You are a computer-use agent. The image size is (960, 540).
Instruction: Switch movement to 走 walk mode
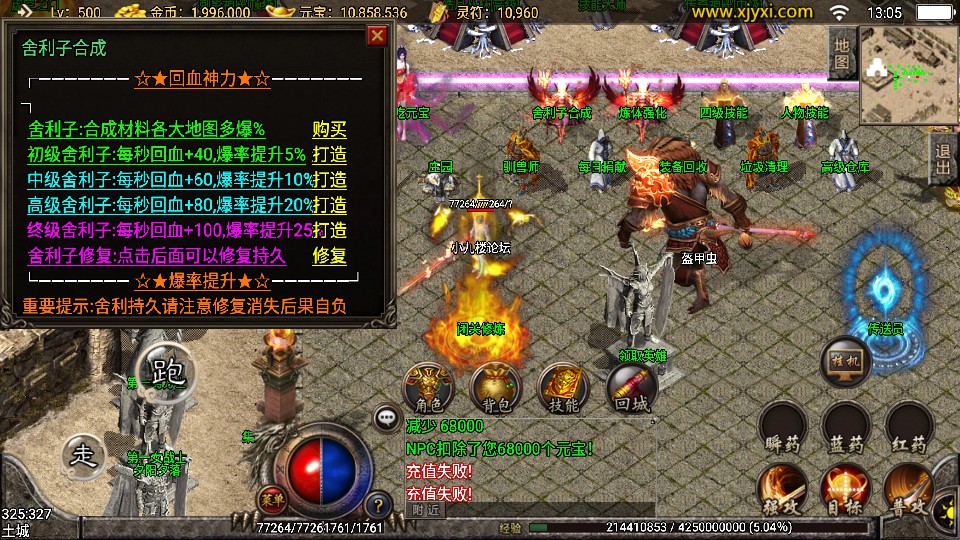(x=85, y=455)
